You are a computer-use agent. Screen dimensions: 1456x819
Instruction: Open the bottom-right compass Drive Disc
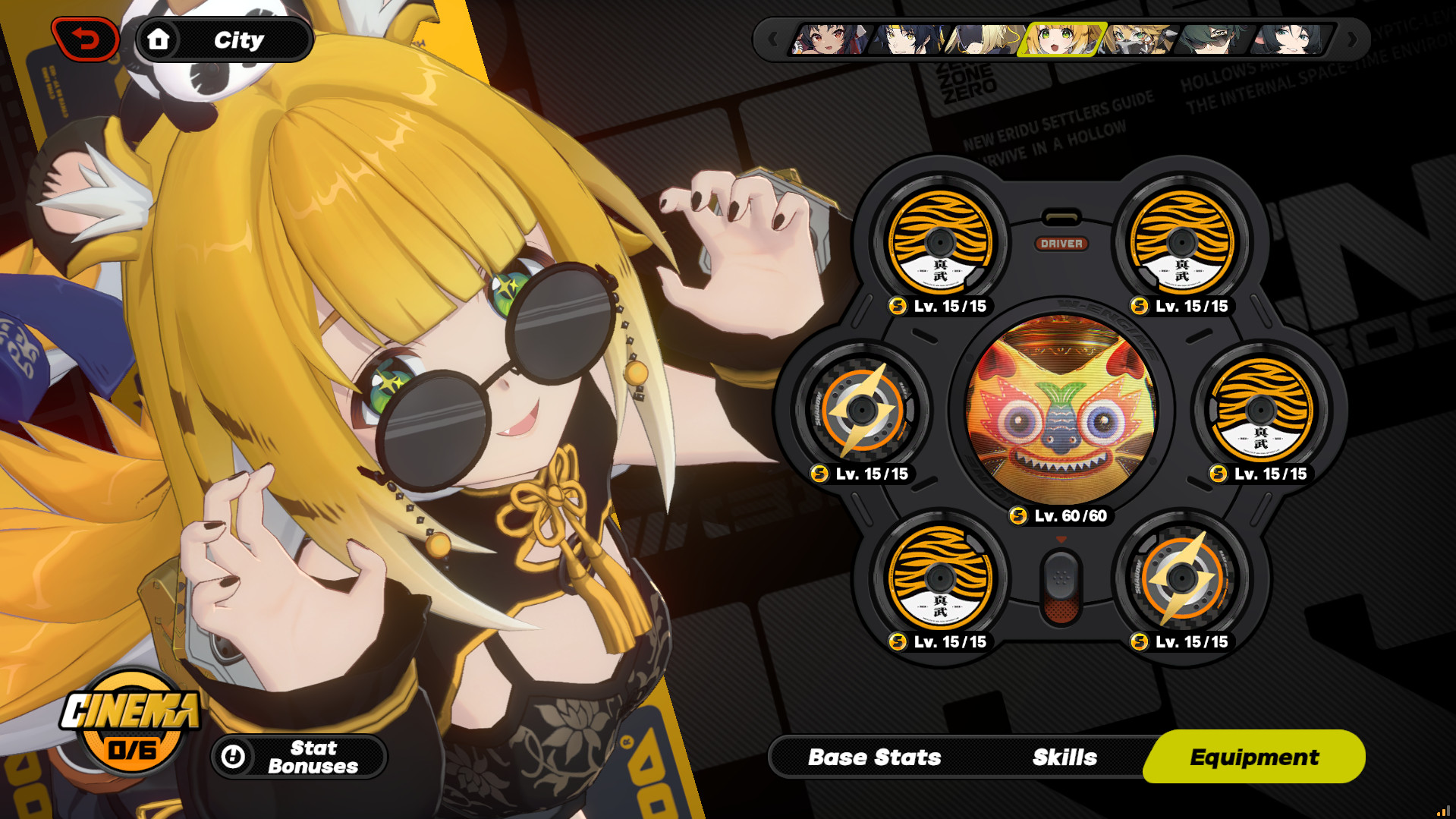tap(1181, 578)
